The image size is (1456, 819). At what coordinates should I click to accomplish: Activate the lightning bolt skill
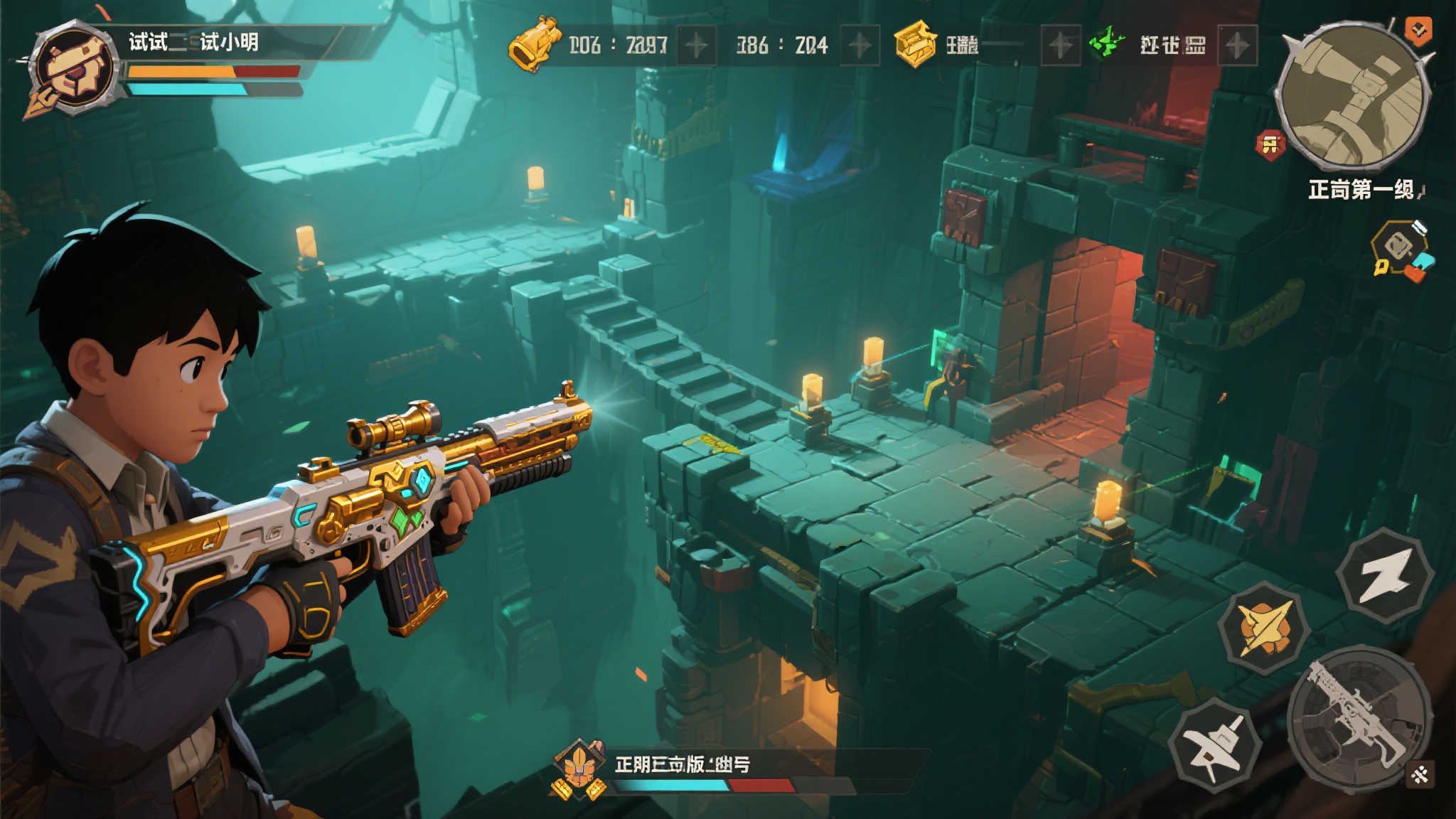pos(1385,576)
